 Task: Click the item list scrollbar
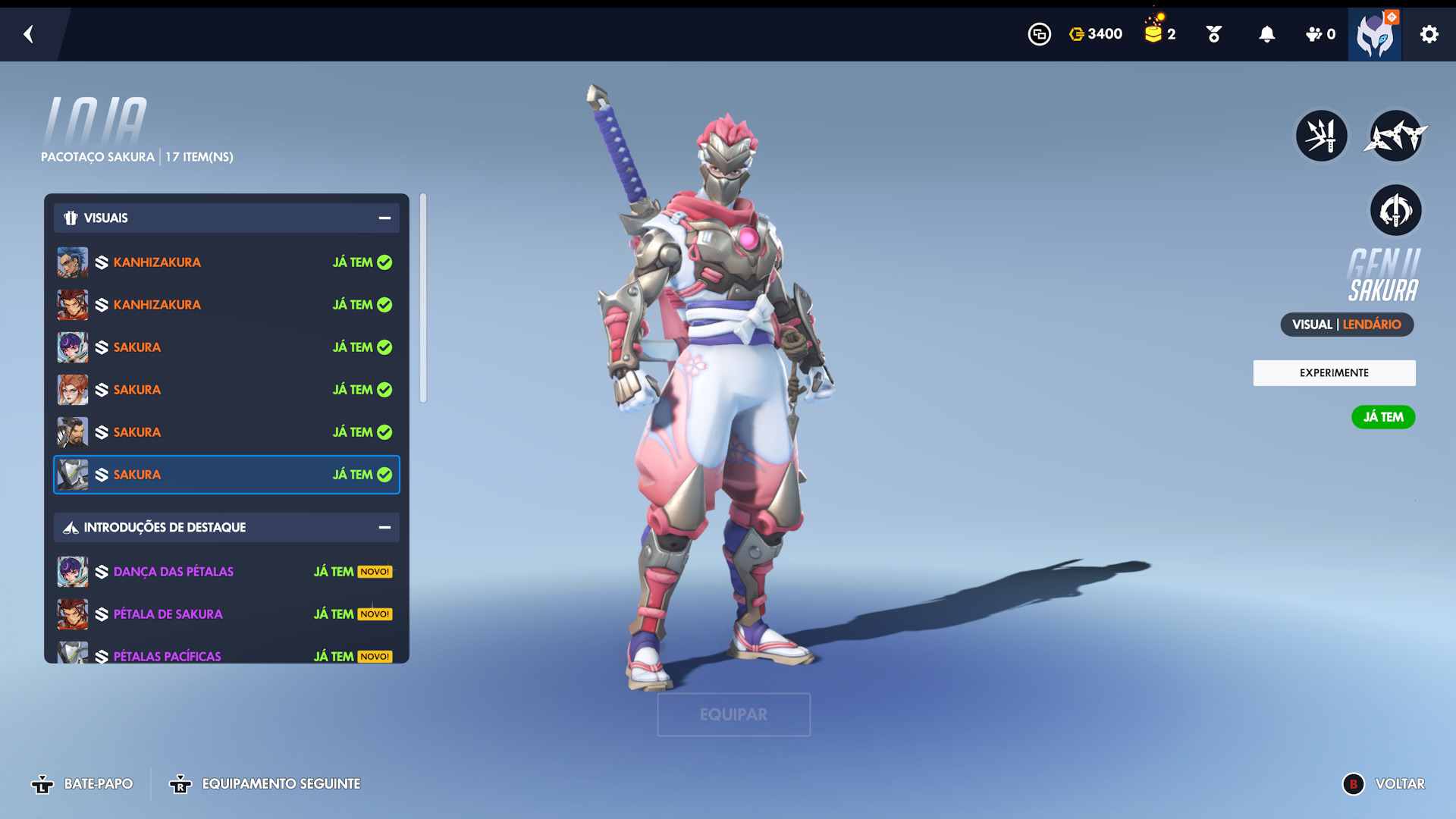423,299
